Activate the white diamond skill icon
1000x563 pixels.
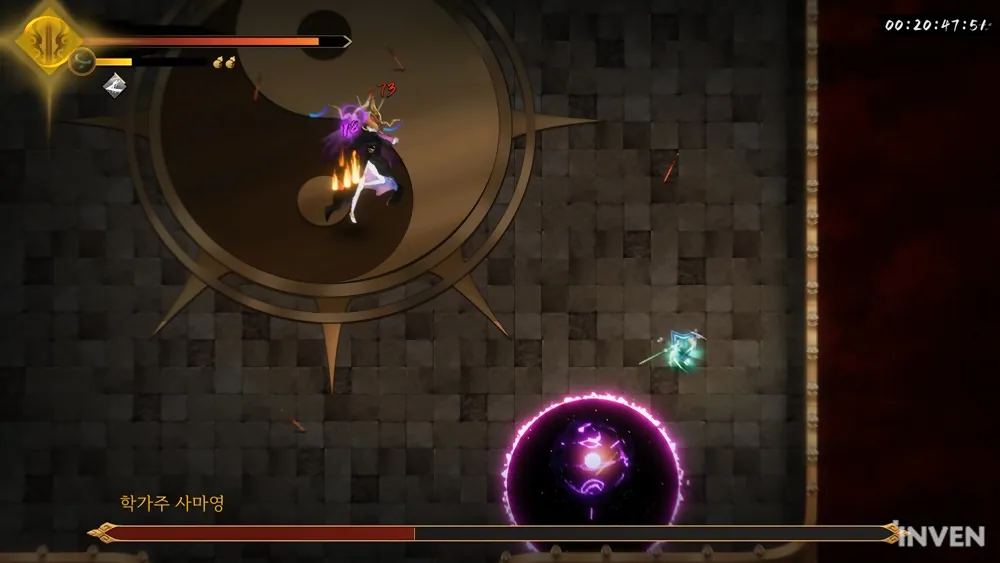click(115, 84)
